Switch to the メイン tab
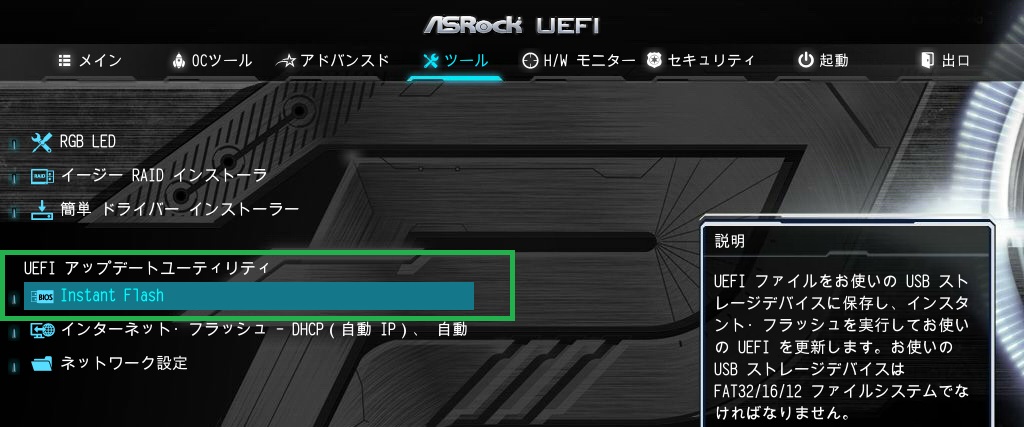Image resolution: width=1024 pixels, height=427 pixels. point(91,61)
